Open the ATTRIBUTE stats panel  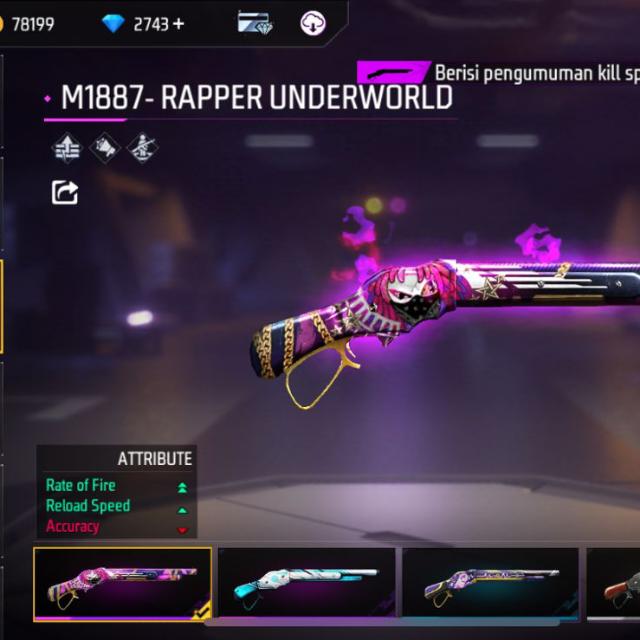pyautogui.click(x=117, y=492)
